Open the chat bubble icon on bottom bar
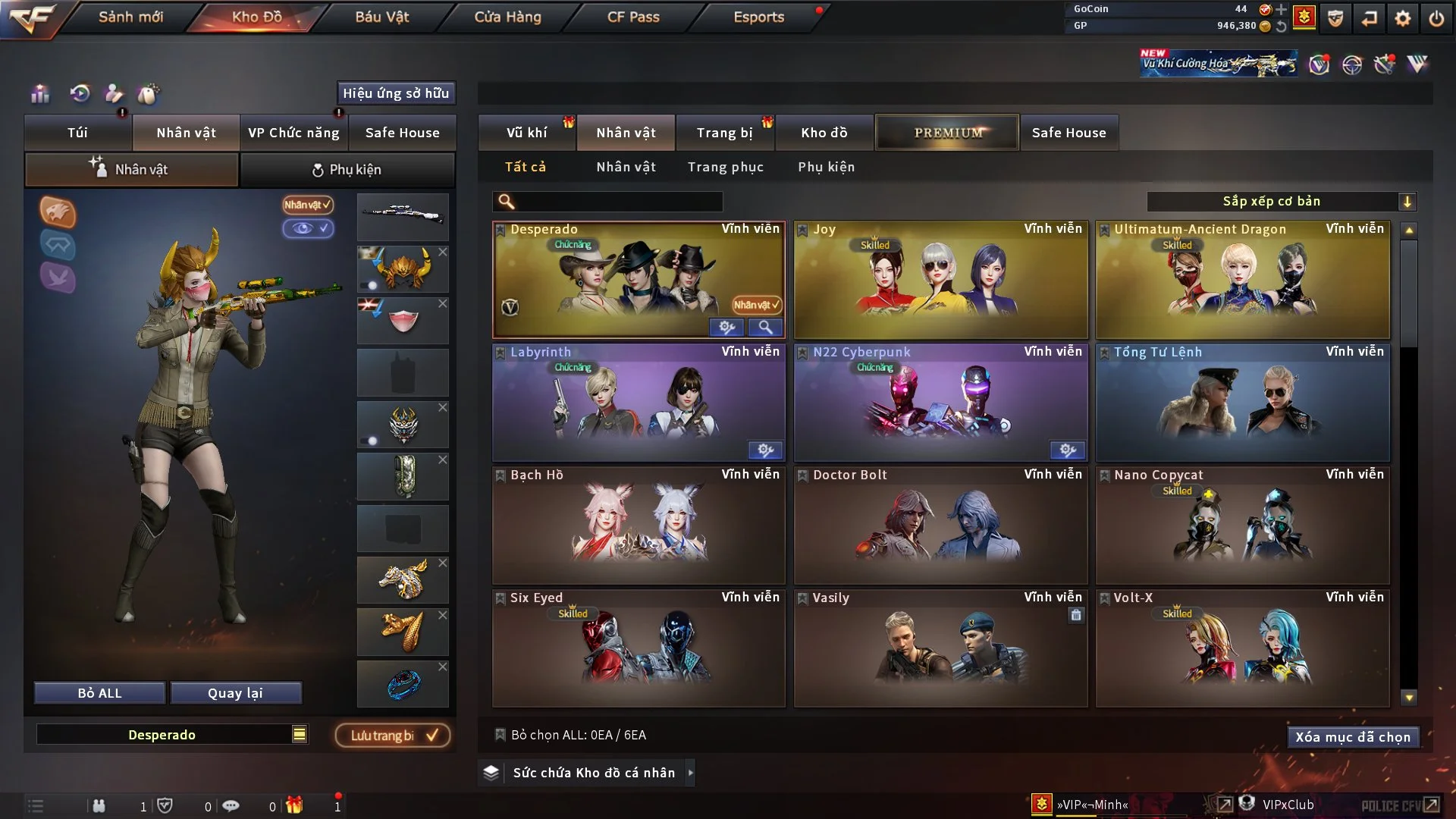1456x819 pixels. tap(231, 805)
